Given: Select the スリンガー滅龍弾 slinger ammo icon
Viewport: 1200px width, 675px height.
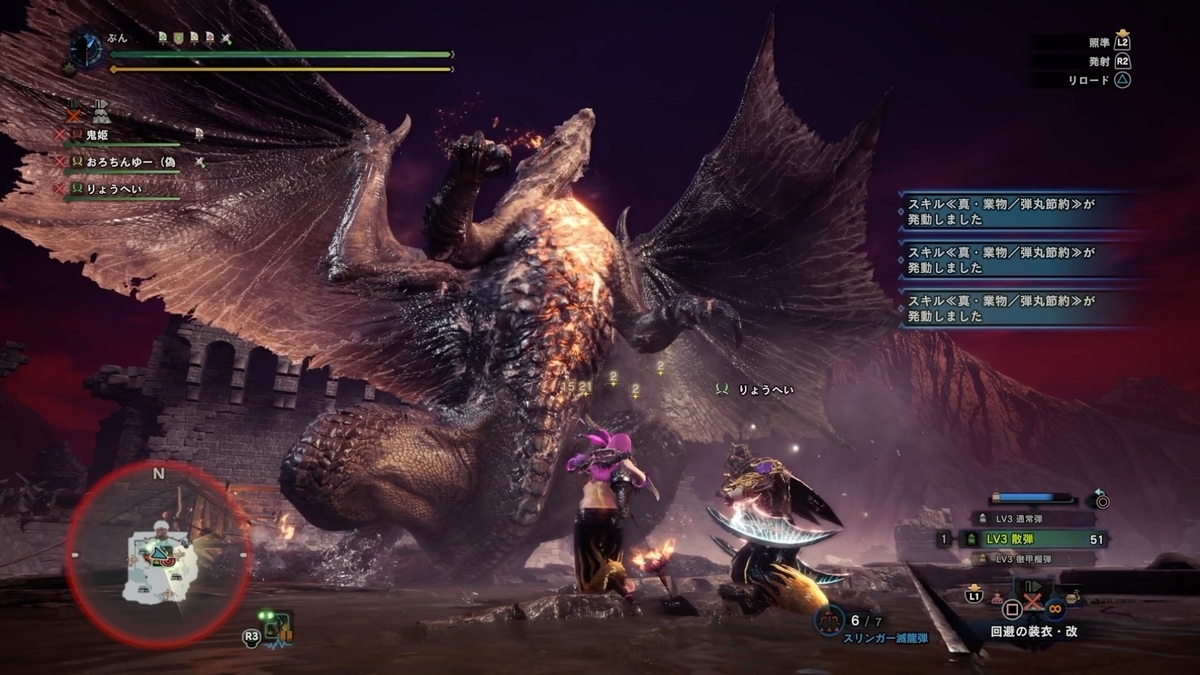Looking at the screenshot, I should [830, 621].
